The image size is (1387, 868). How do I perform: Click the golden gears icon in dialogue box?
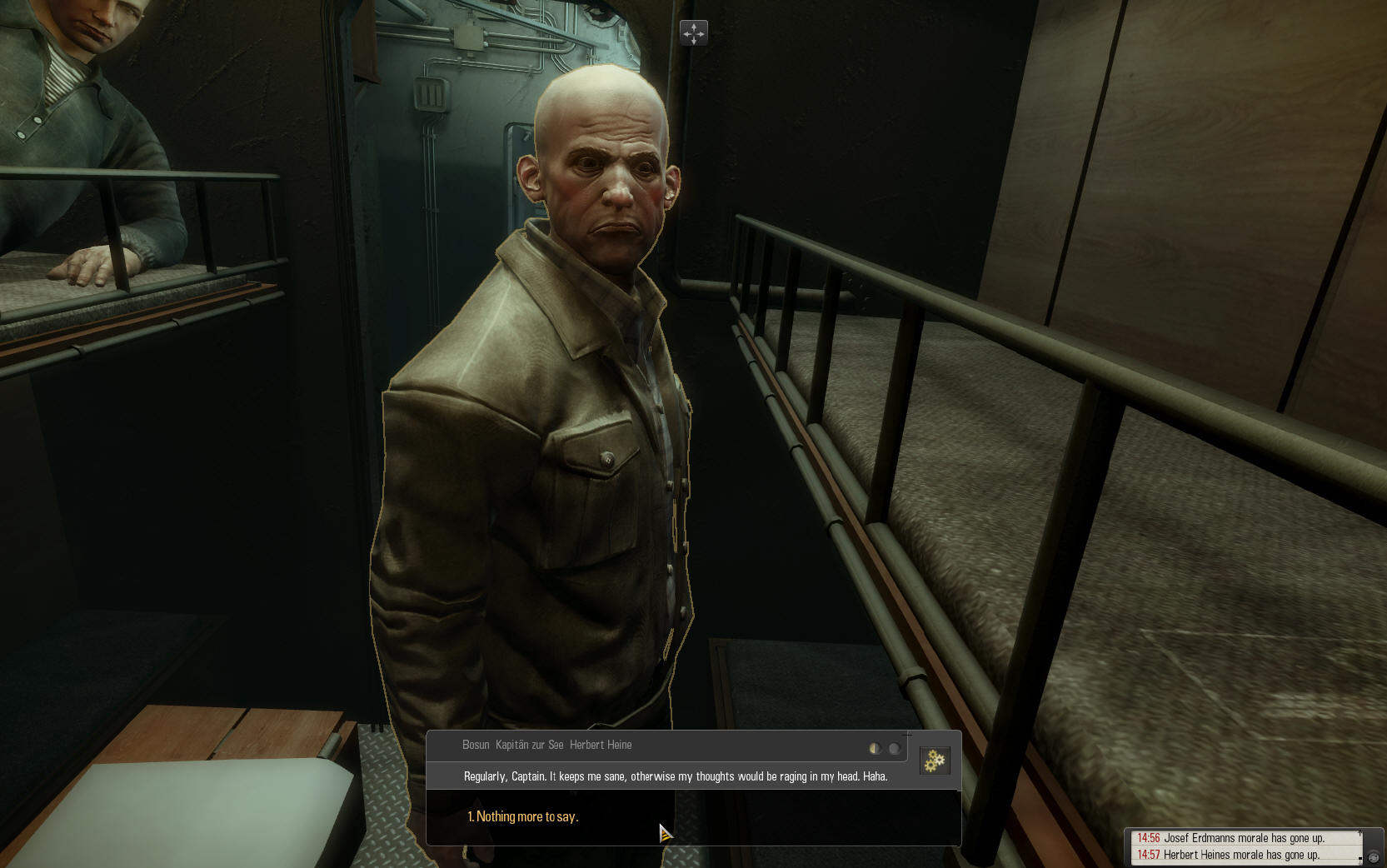click(935, 760)
